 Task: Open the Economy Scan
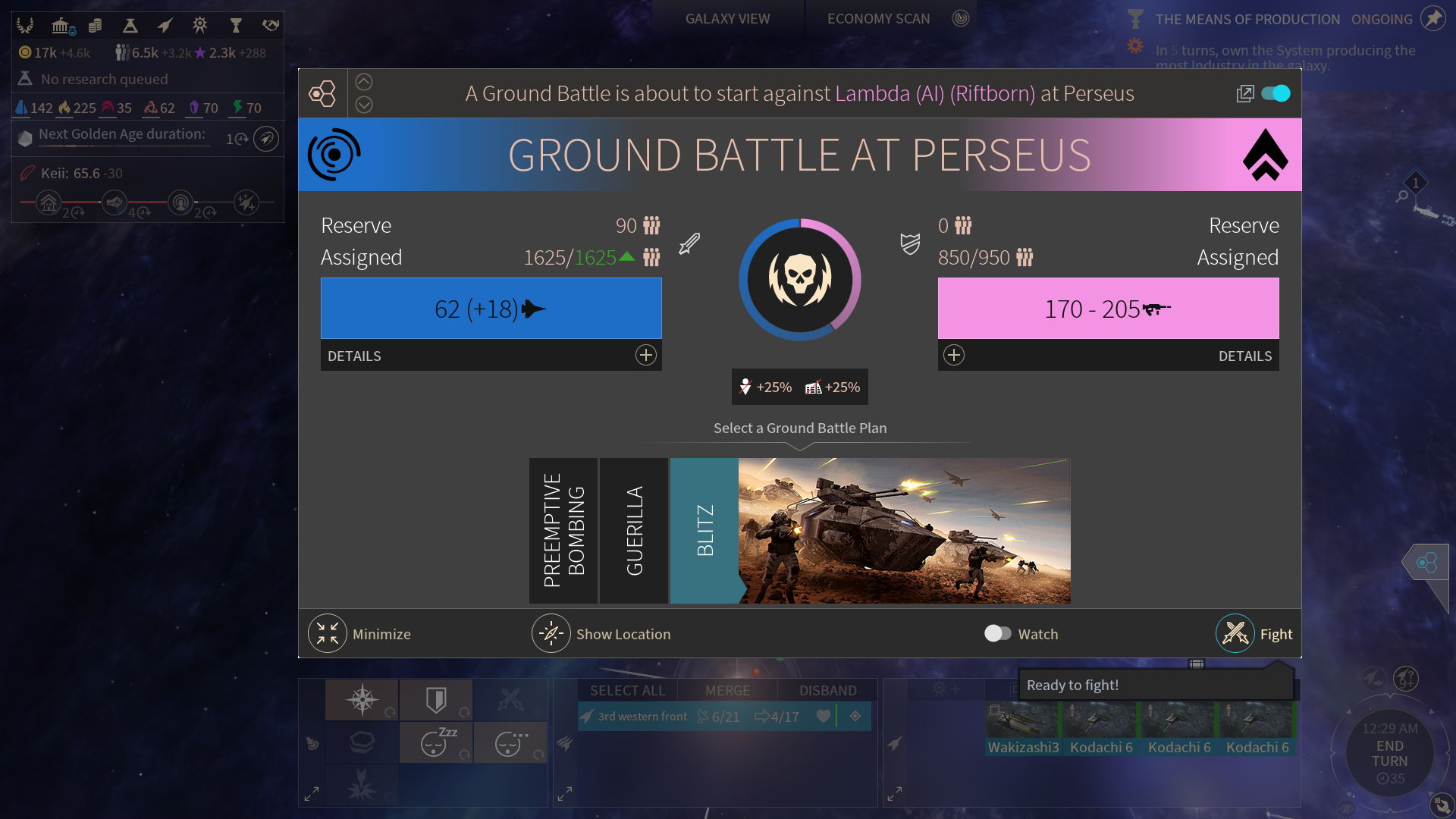(x=878, y=19)
